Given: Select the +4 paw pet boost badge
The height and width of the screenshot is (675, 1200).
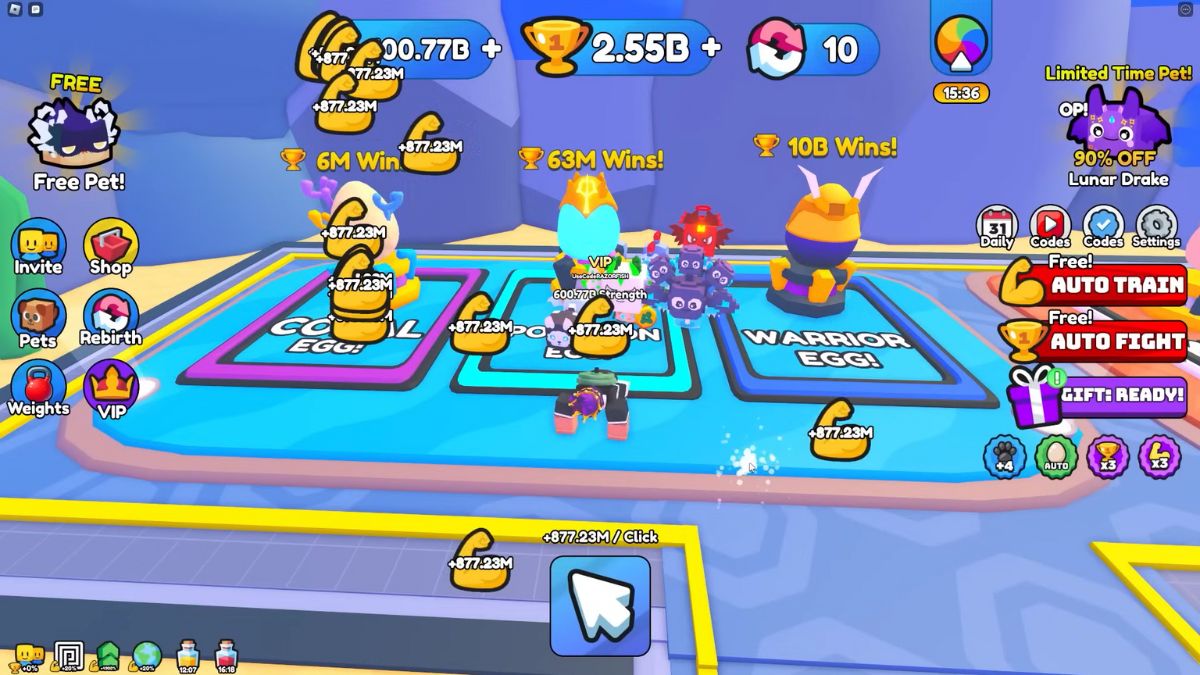Looking at the screenshot, I should pos(1004,457).
